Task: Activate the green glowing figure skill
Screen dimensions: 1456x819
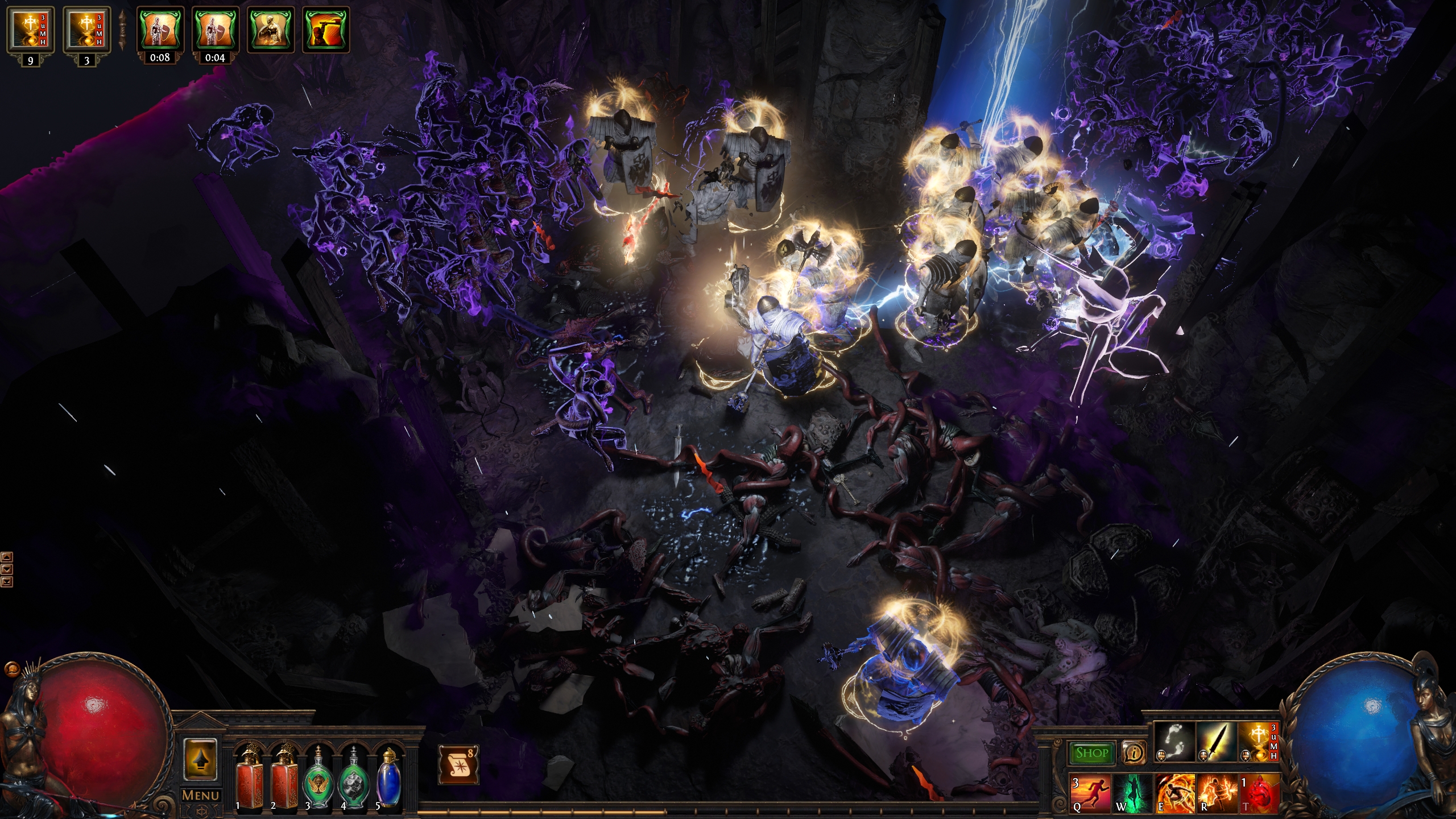Action: 1132,793
